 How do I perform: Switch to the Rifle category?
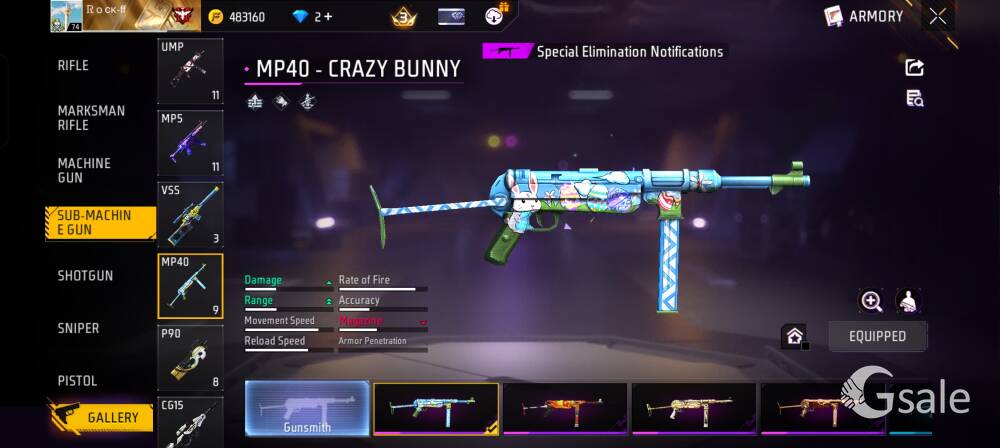click(x=73, y=65)
